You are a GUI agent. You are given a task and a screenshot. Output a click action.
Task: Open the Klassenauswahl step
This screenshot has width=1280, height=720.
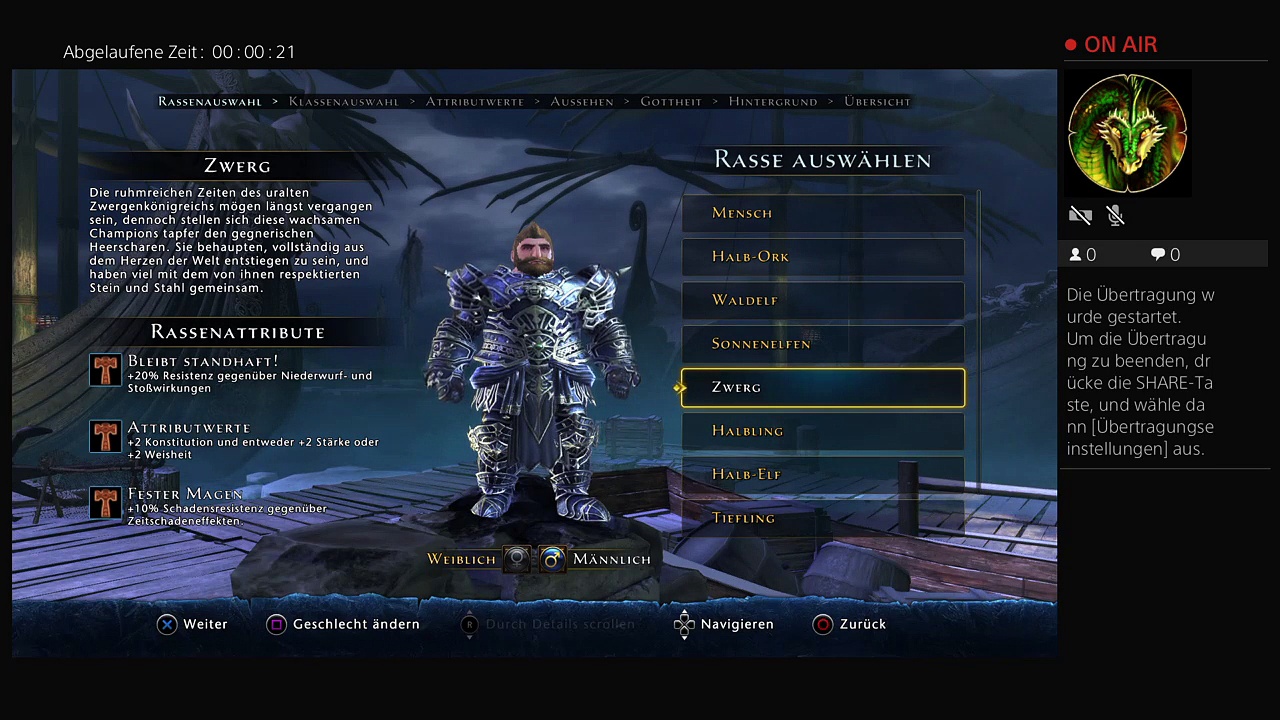344,102
